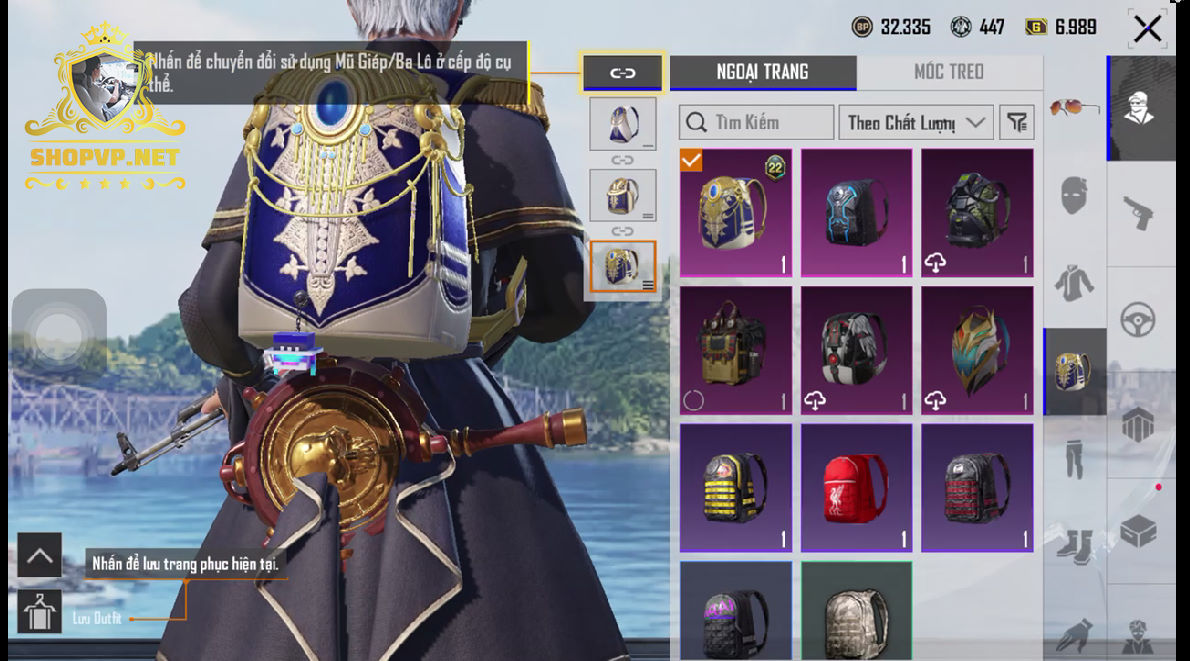Close the inventory screen
1190x661 pixels.
(x=1147, y=29)
